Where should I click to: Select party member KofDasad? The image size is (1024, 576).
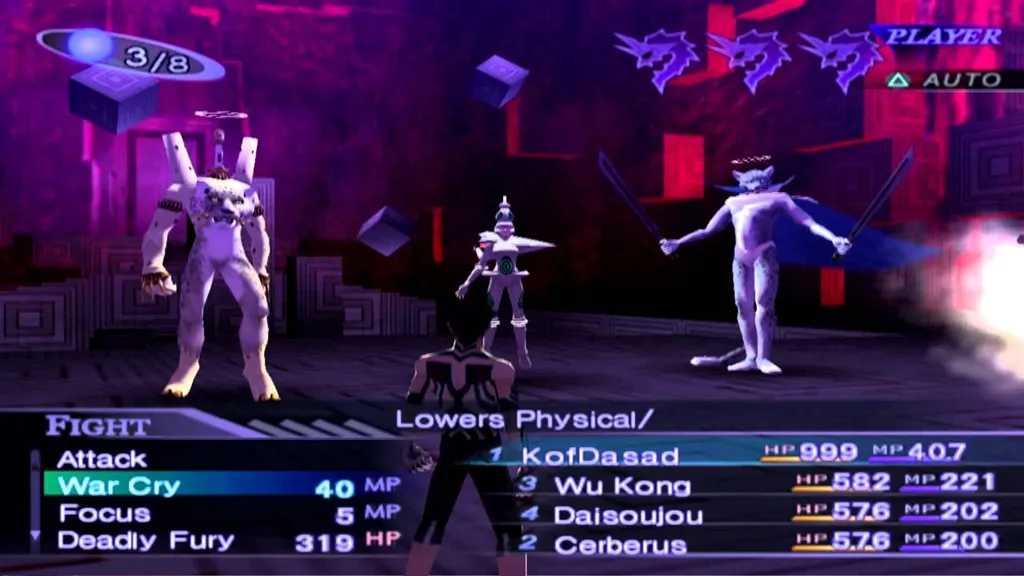[x=600, y=455]
